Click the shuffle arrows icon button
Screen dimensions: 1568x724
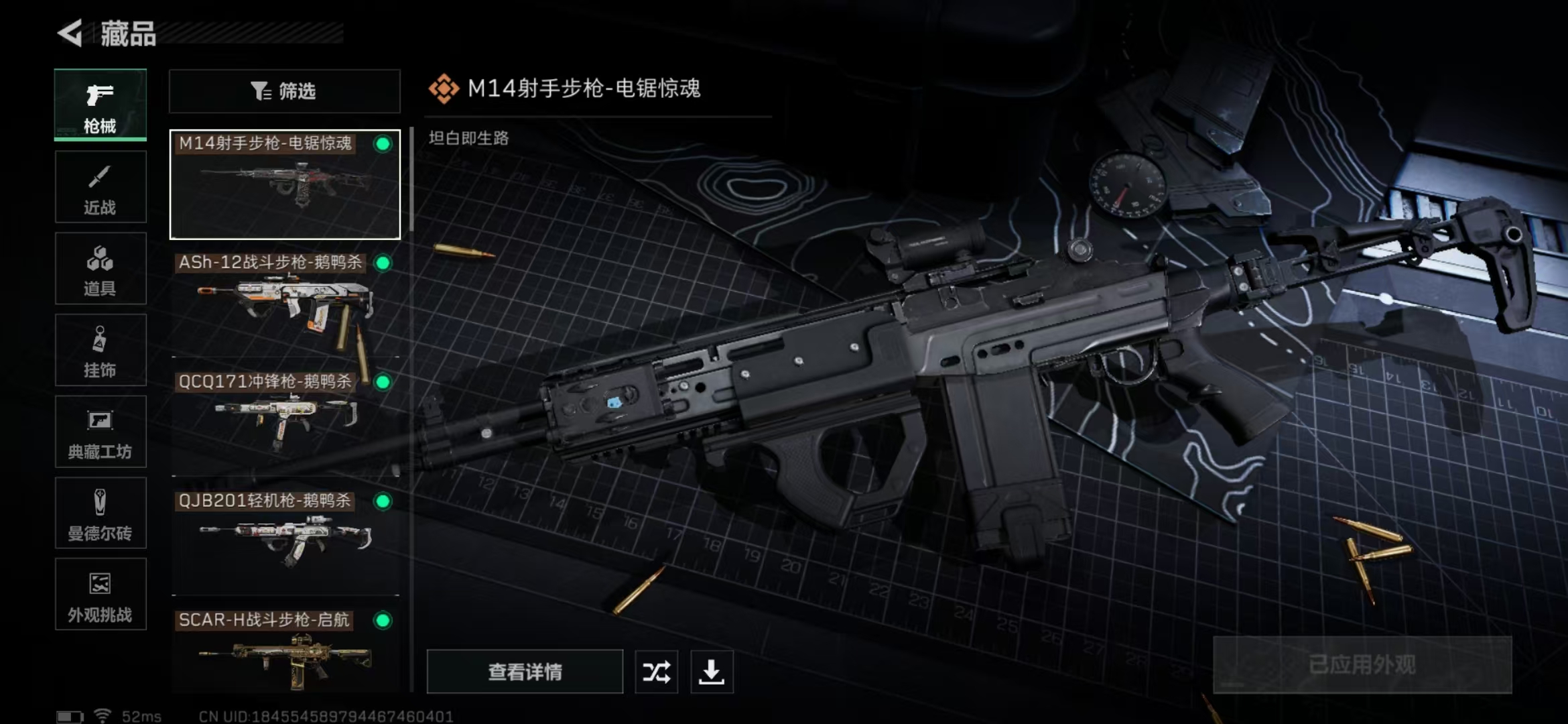point(656,672)
